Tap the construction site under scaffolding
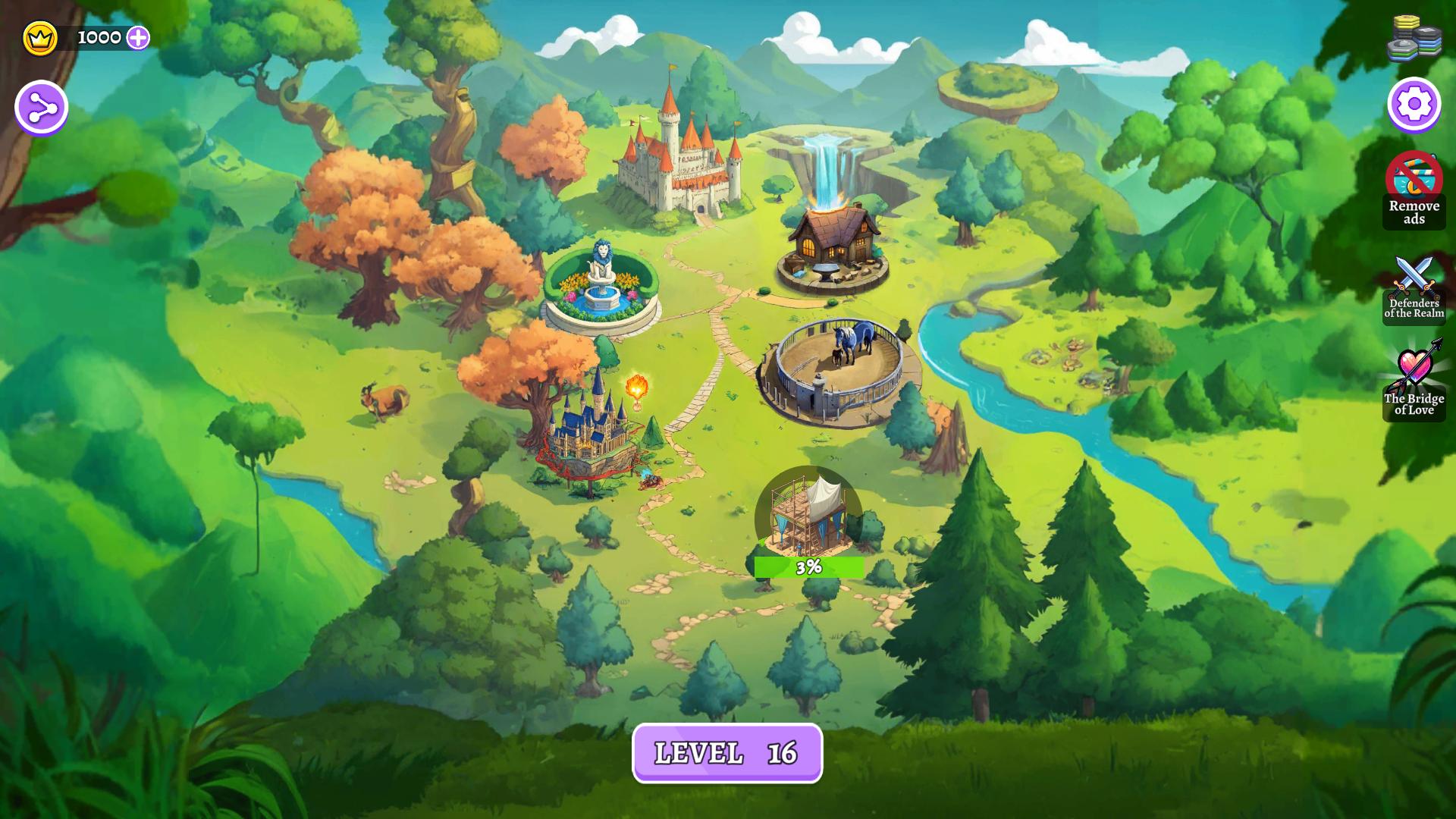1456x819 pixels. [x=808, y=516]
